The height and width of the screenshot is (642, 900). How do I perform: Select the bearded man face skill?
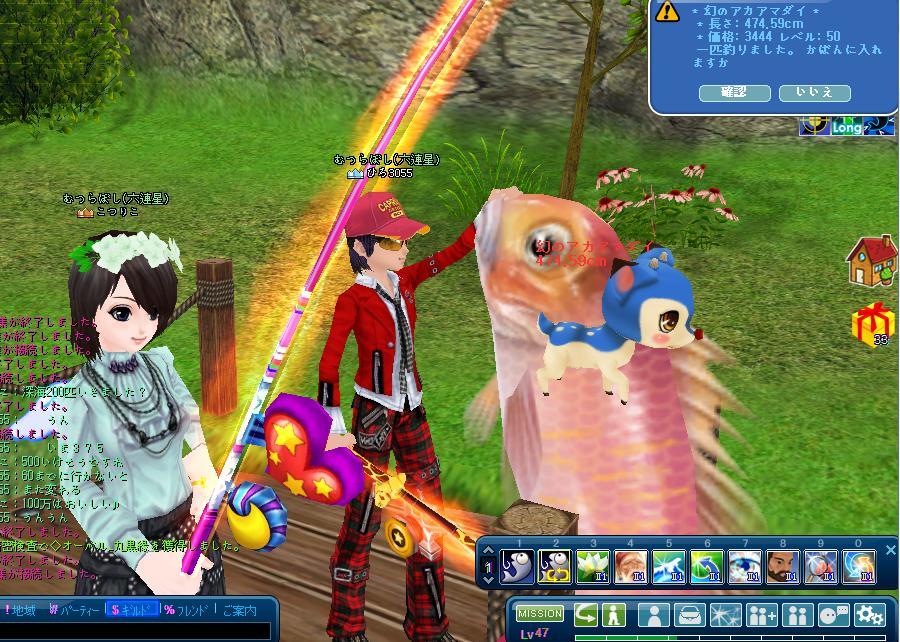pyautogui.click(x=783, y=566)
